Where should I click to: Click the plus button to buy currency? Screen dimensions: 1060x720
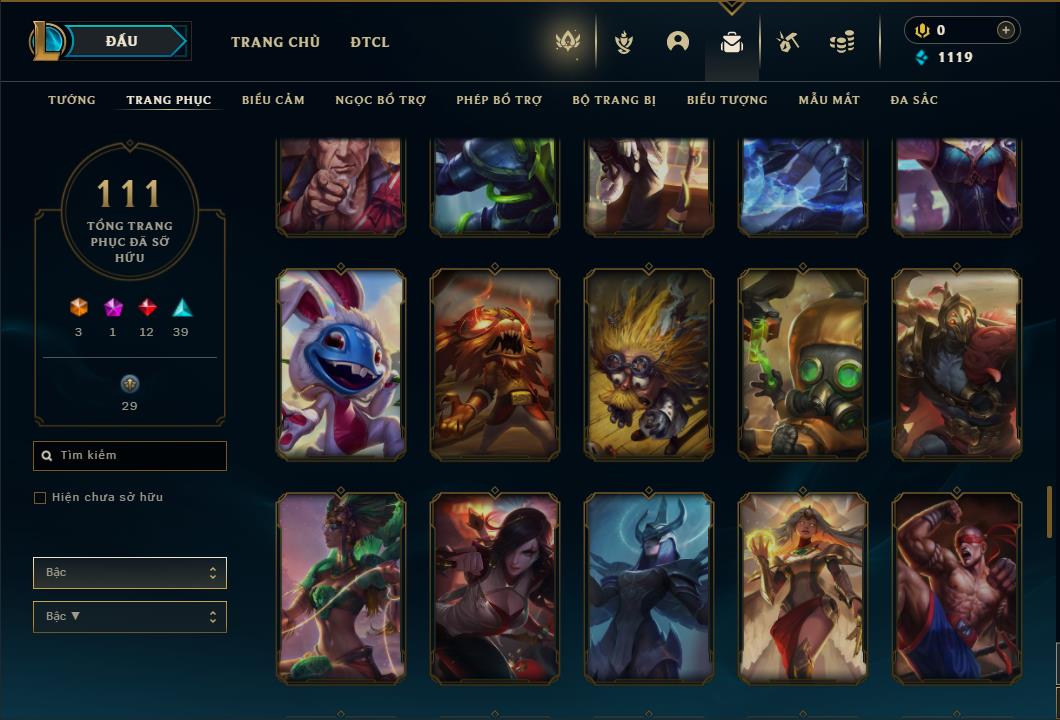[1005, 30]
